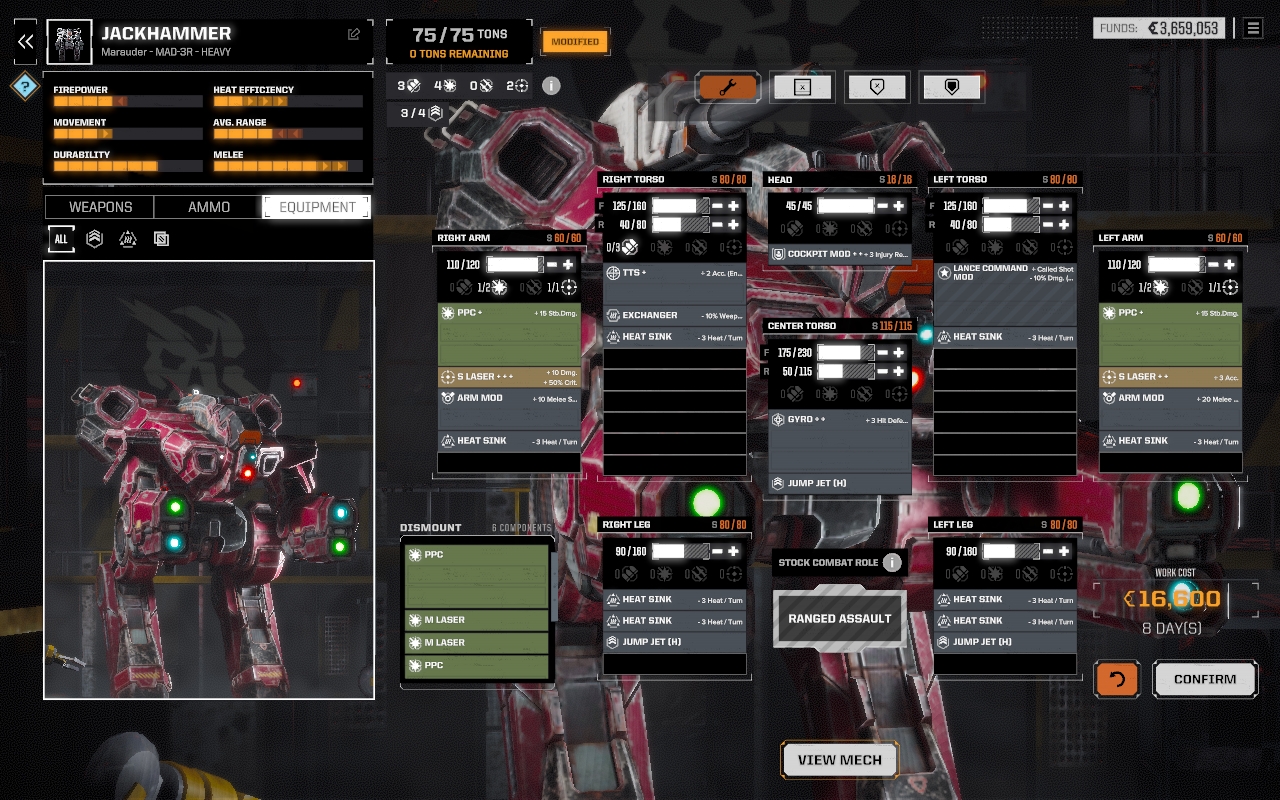Switch to the Ammo tab
The image size is (1280, 800).
coord(209,207)
